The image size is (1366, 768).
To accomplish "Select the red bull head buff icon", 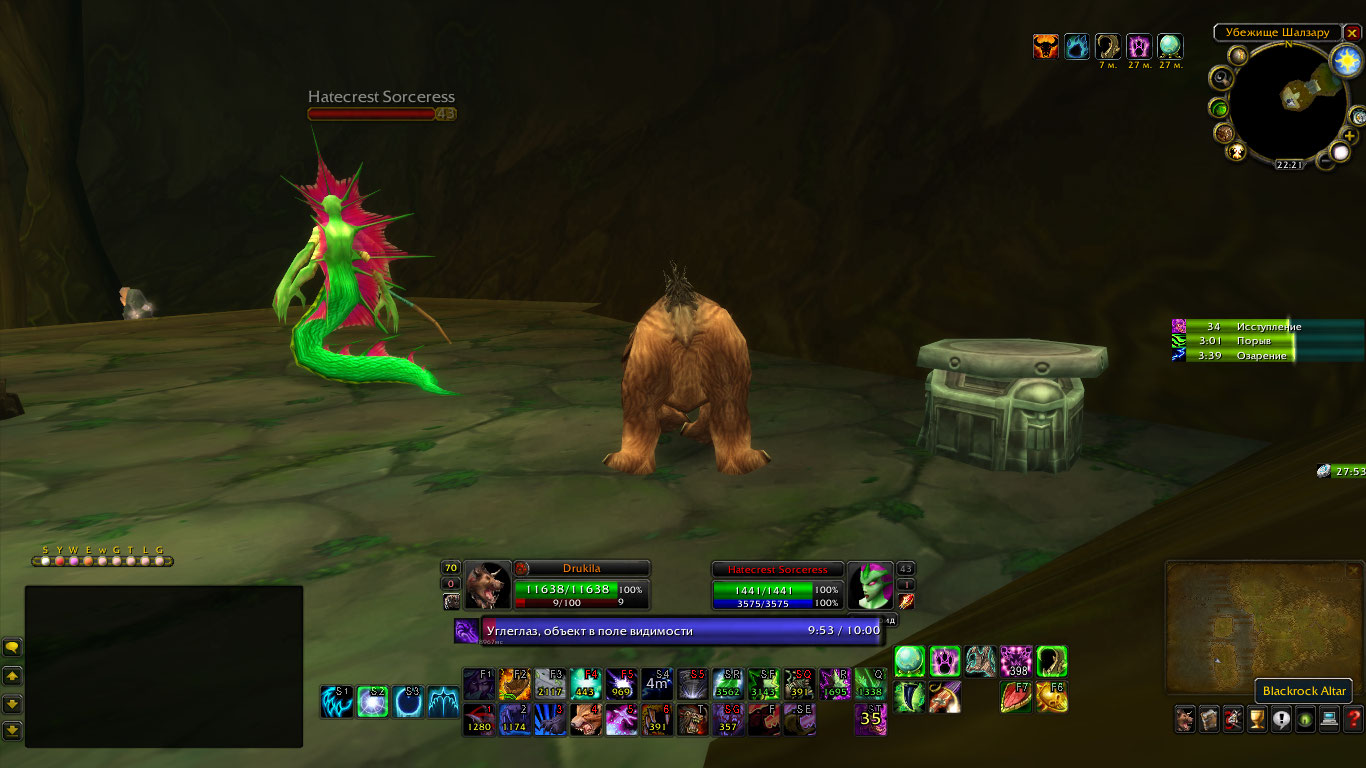I will [1046, 46].
